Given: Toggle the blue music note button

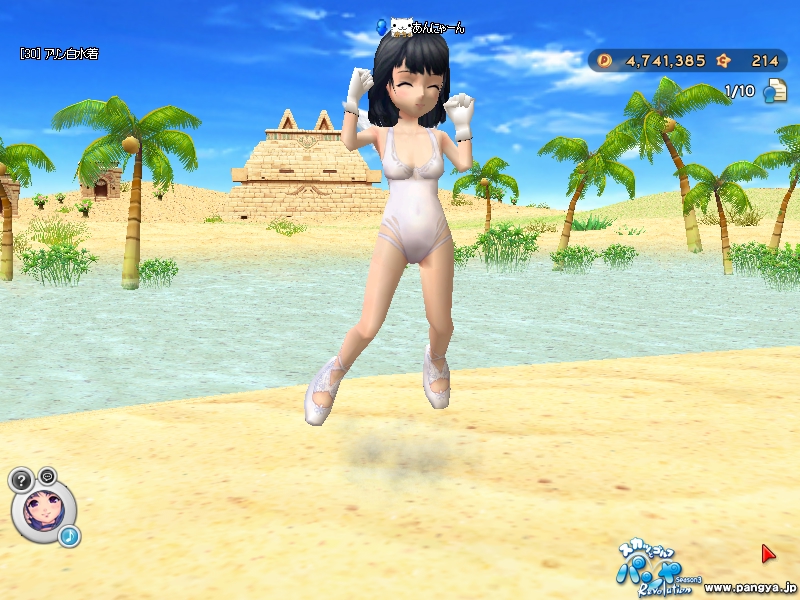Looking at the screenshot, I should point(69,537).
